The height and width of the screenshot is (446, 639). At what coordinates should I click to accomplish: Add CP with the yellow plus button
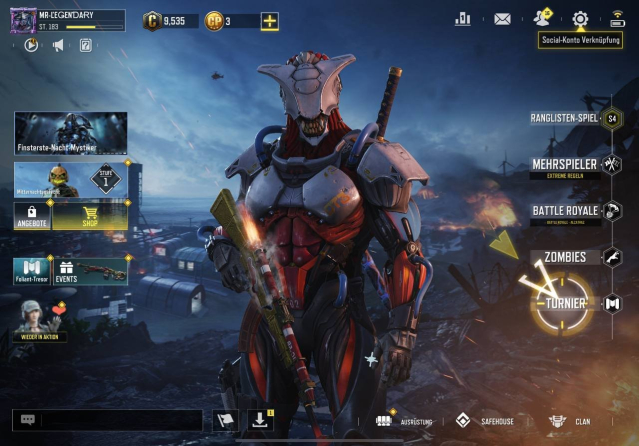click(269, 21)
